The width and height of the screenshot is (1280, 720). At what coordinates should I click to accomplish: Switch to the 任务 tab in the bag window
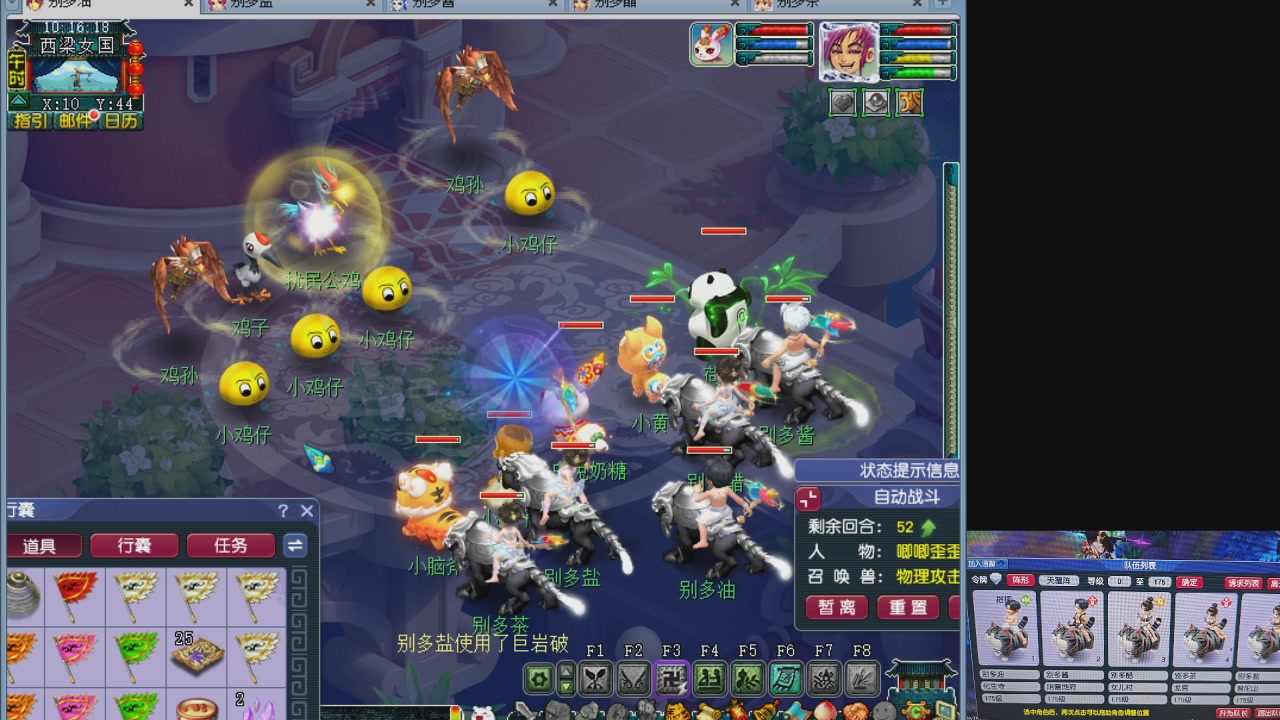pos(231,546)
